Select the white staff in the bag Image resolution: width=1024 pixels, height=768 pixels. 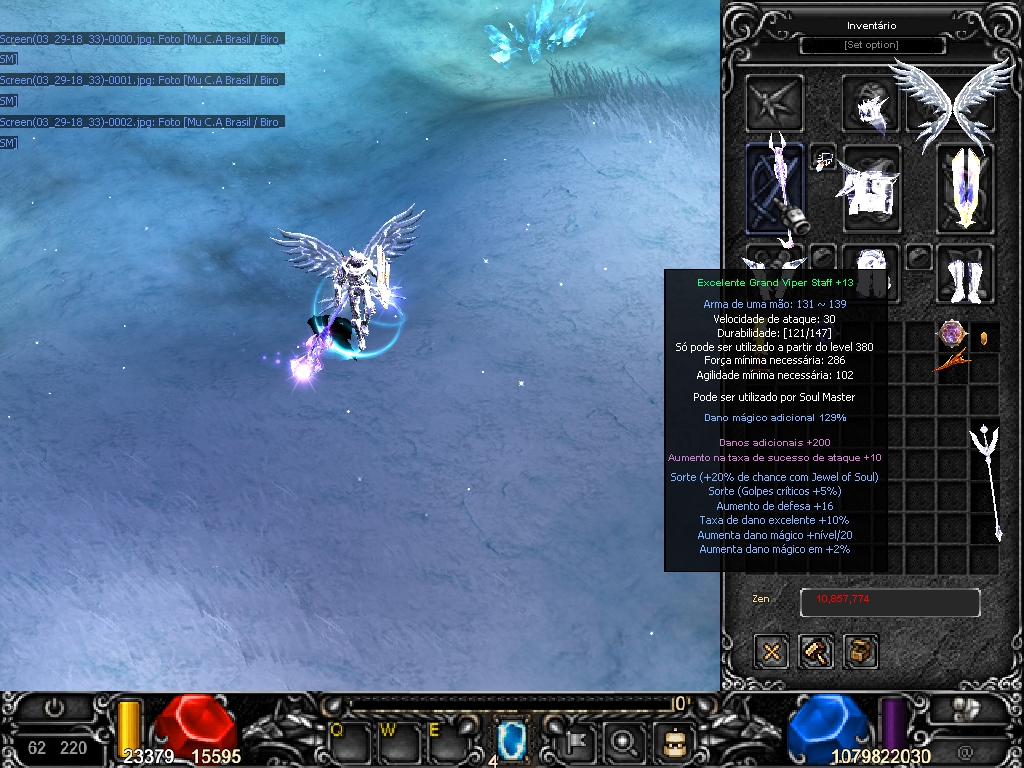coord(988,480)
